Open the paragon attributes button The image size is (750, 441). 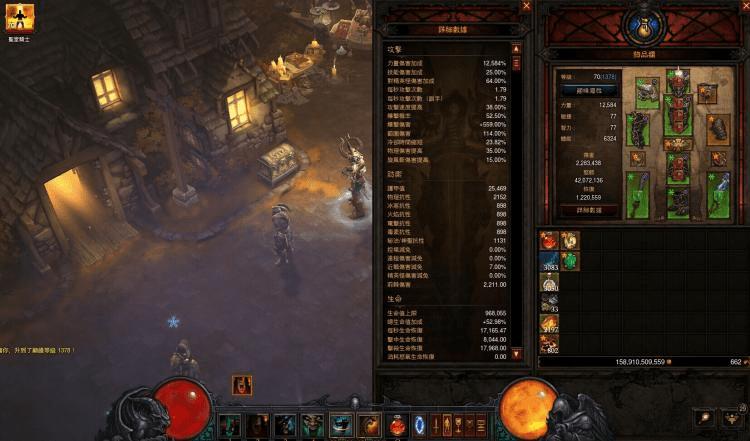point(587,89)
